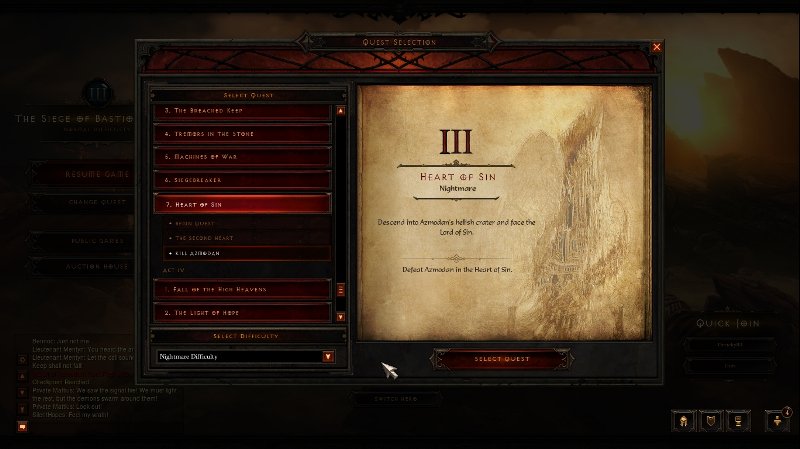
Task: Choose The Breached Keep quest
Action: point(241,109)
